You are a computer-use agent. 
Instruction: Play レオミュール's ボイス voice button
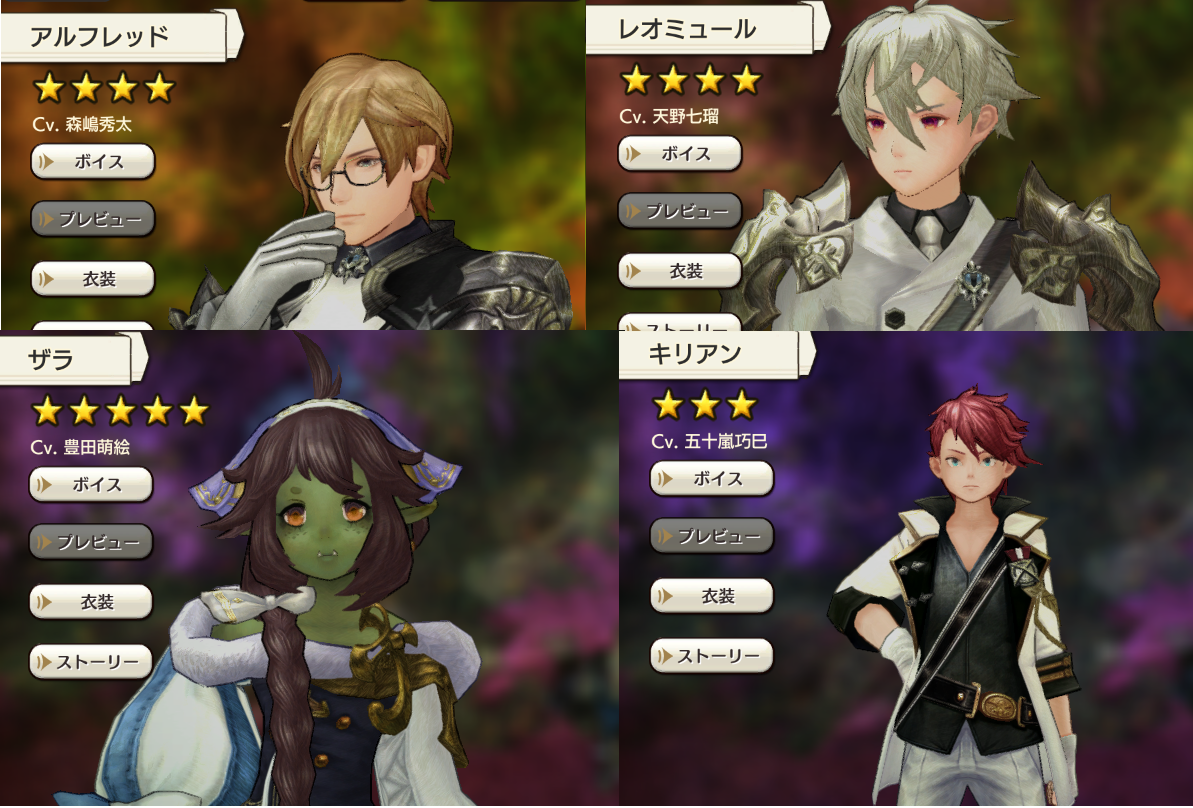click(x=680, y=154)
